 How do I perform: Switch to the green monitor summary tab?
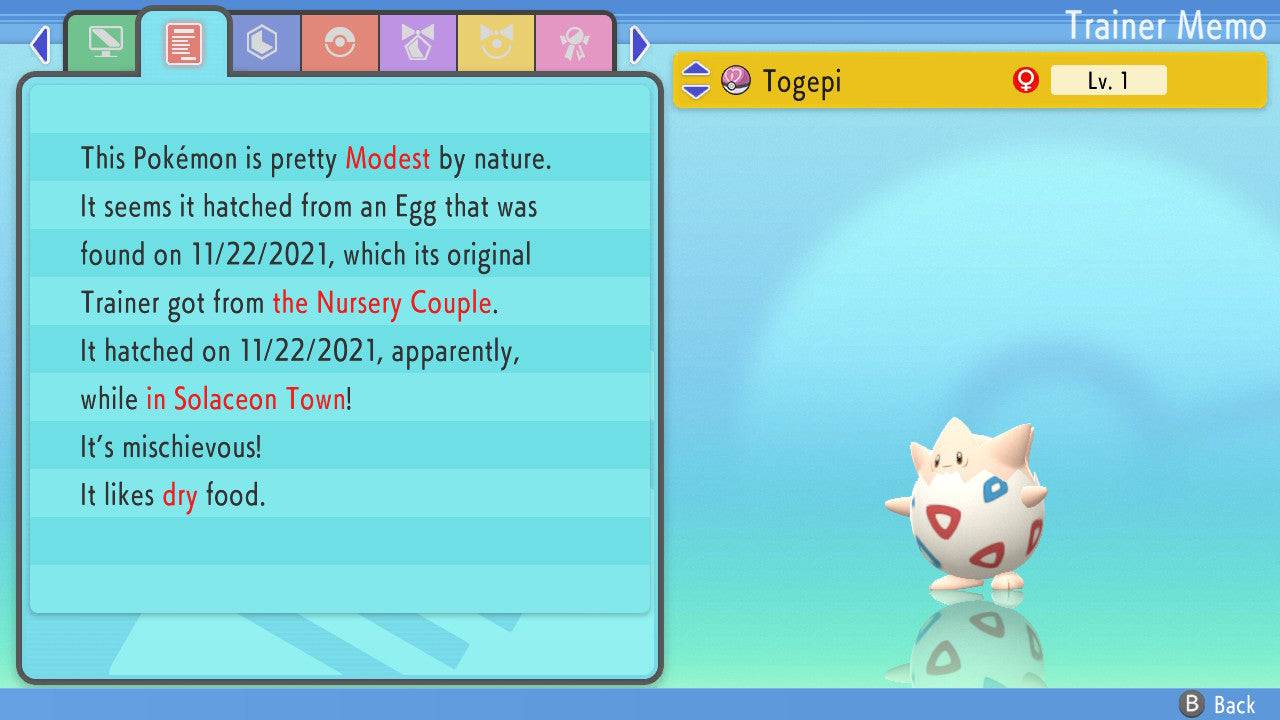coord(104,43)
